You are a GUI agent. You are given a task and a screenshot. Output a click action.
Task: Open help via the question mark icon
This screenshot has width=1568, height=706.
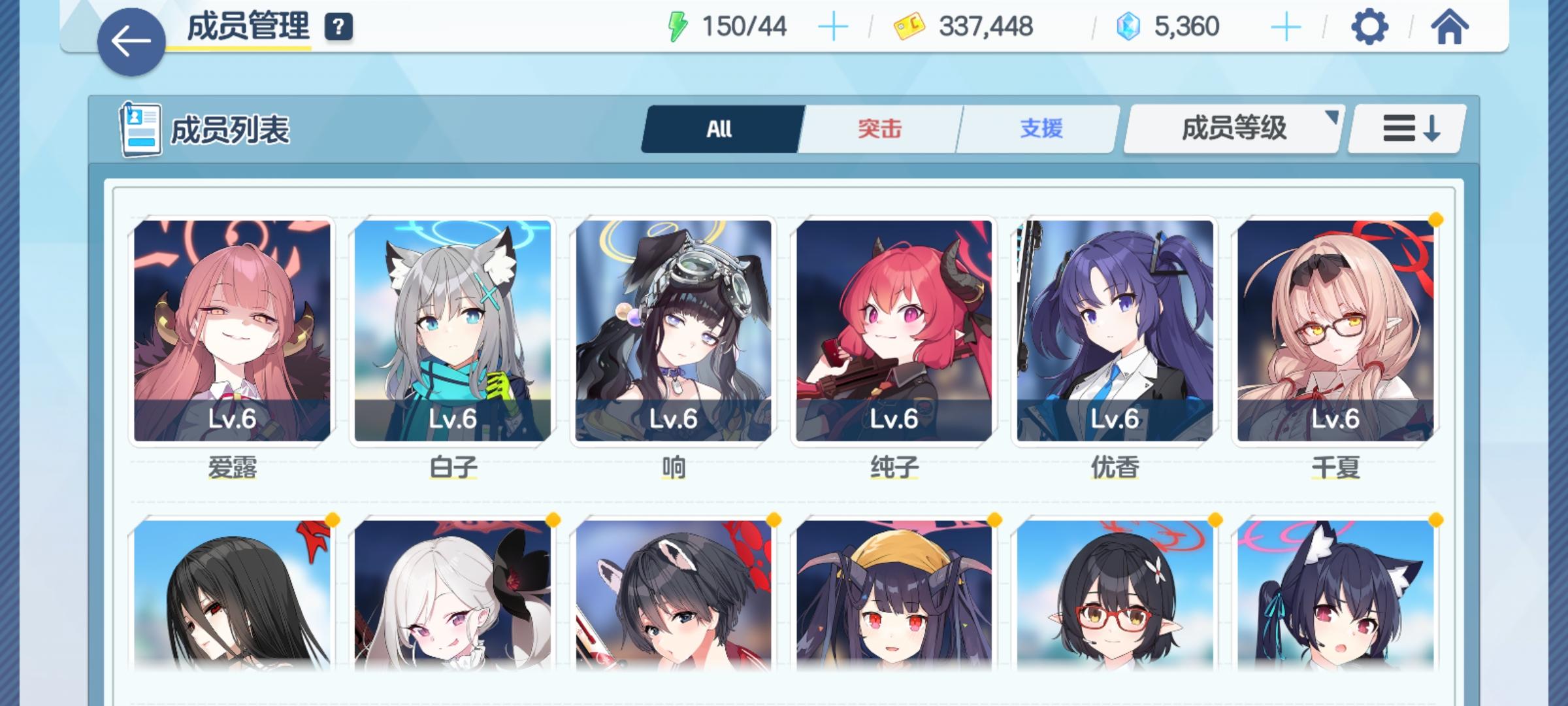coord(337,27)
